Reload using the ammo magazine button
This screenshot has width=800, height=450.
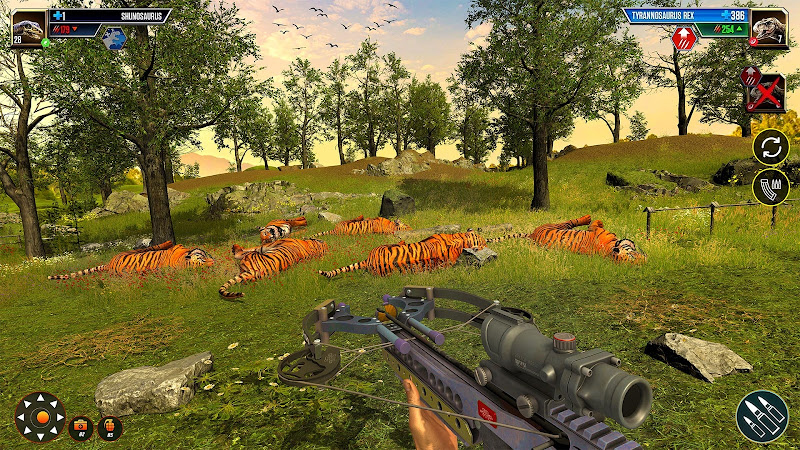771,187
